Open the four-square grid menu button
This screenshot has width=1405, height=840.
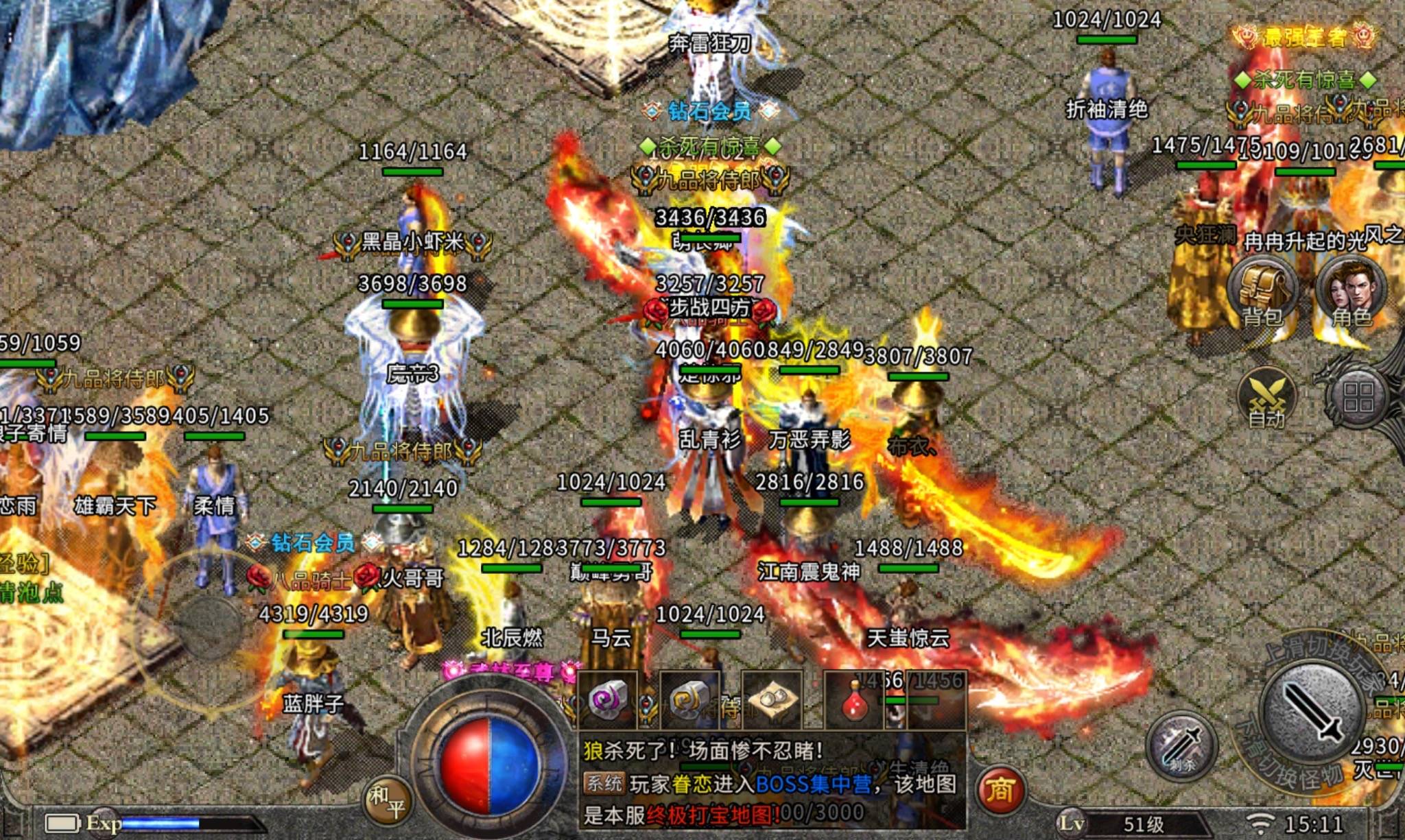1358,398
